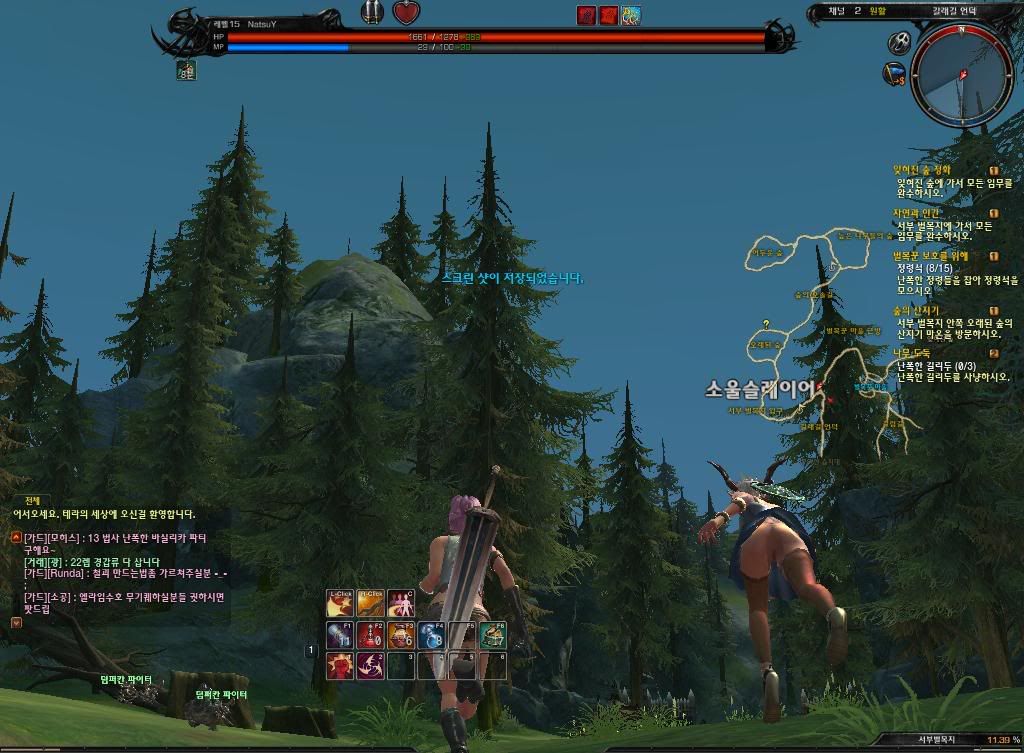Viewport: 1024px width, 753px height.
Task: Activate the L-Click slash attack skill
Action: coord(339,603)
